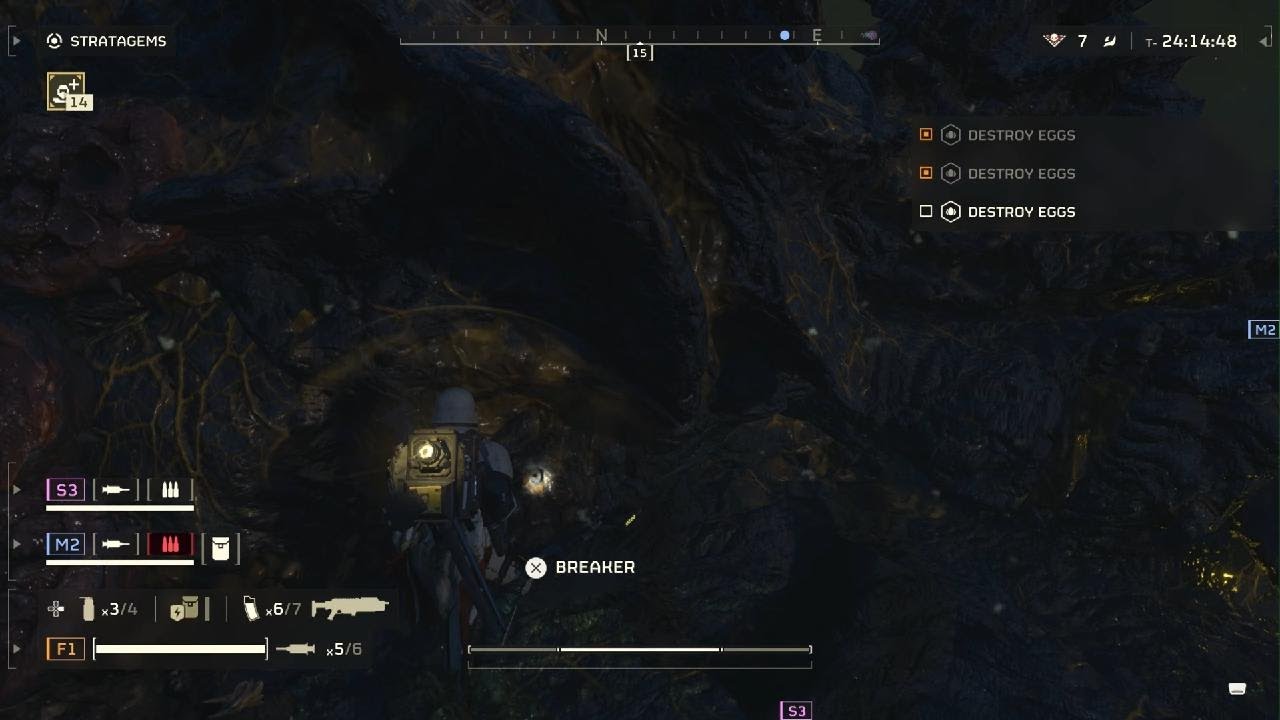Click M2's white backpack icon
Screen dimensions: 1280x720
tap(221, 548)
